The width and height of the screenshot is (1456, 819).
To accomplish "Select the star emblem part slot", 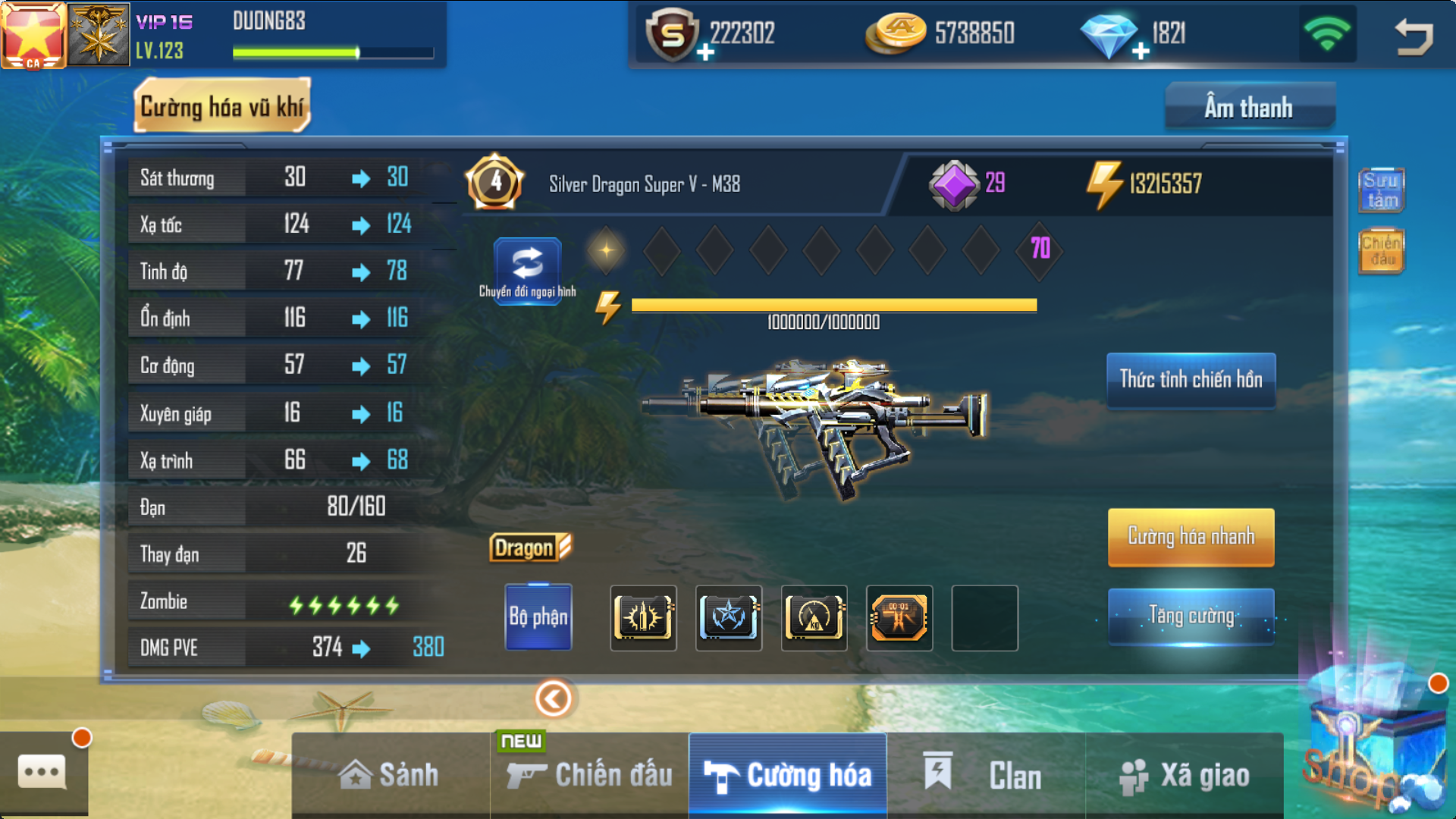I will point(729,617).
